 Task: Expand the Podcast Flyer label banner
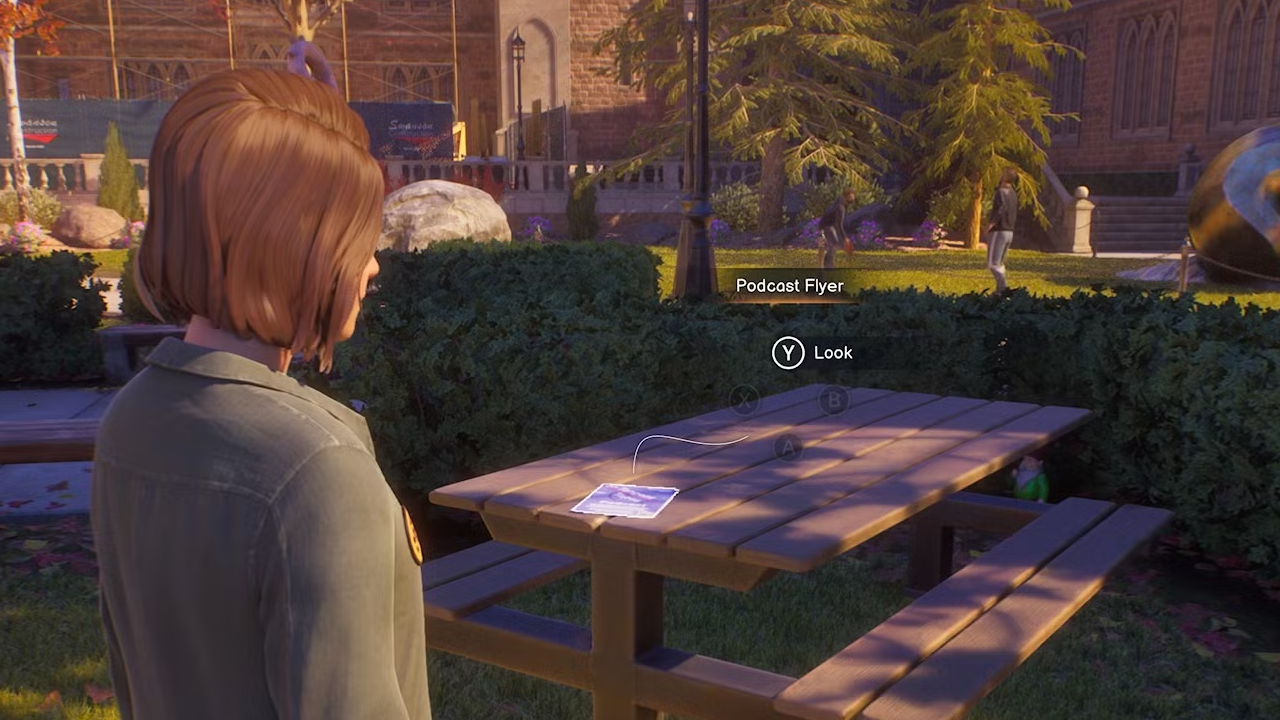790,286
